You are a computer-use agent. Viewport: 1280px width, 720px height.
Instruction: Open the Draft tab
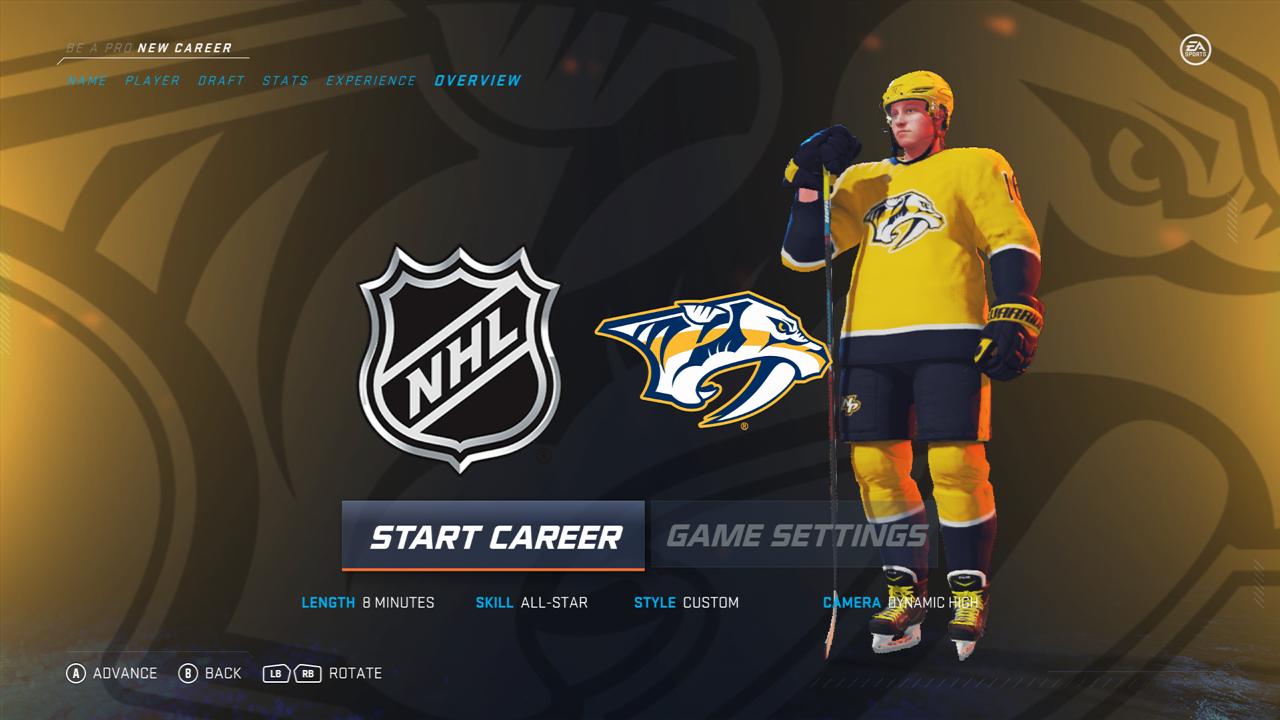point(221,81)
